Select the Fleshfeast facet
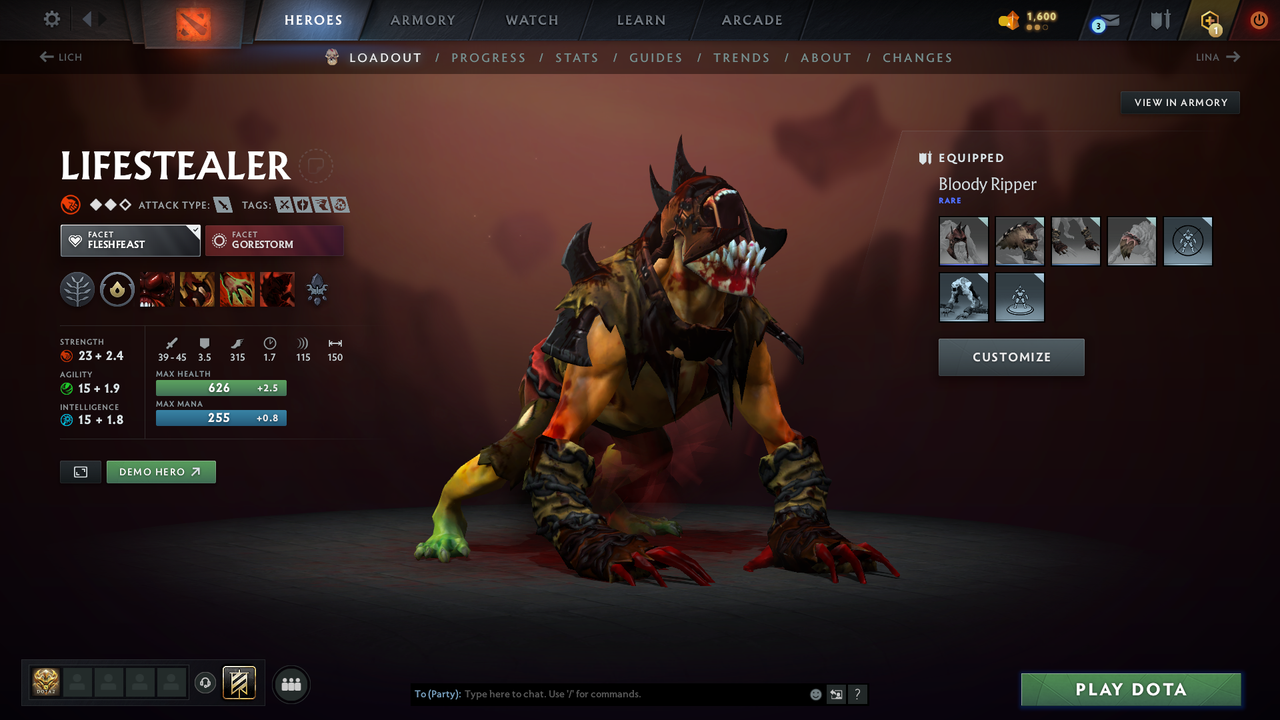The height and width of the screenshot is (720, 1280). point(130,240)
